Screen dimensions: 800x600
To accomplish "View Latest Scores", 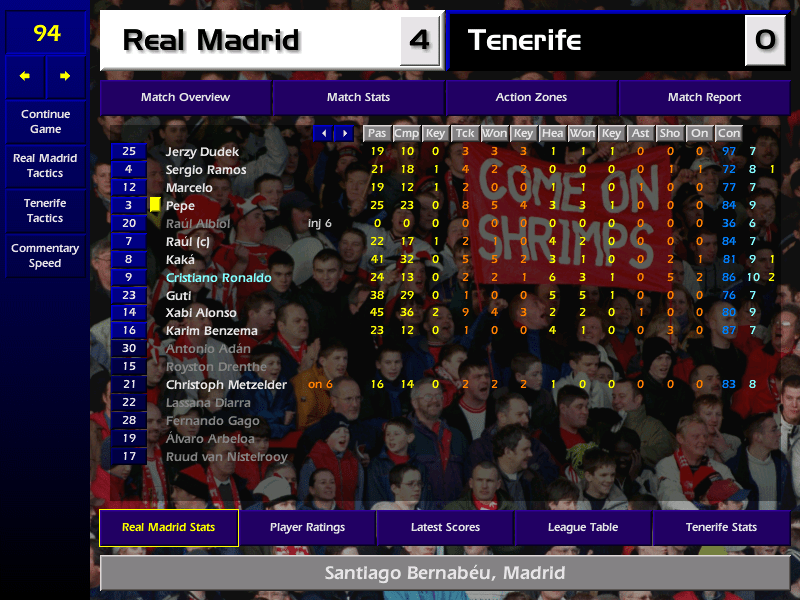I will (445, 527).
